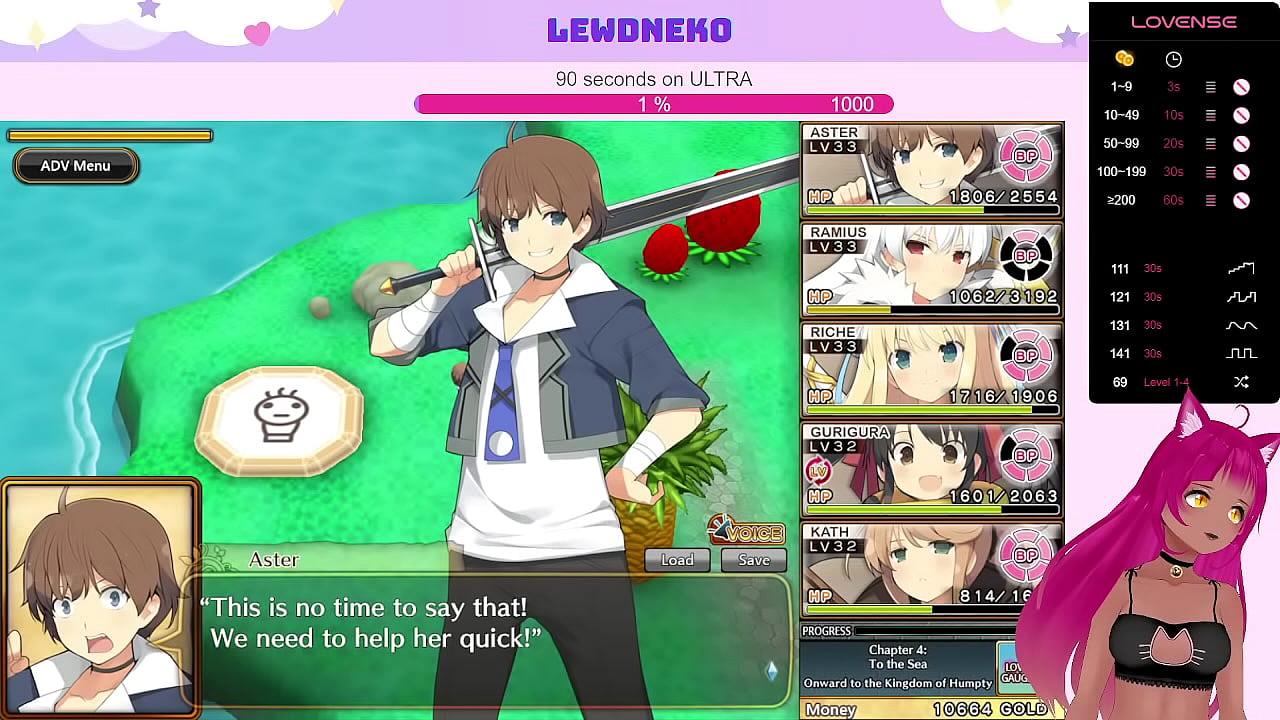Screen dimensions: 1280x720
Task: Select Gurigura's party status panel
Action: coord(931,470)
